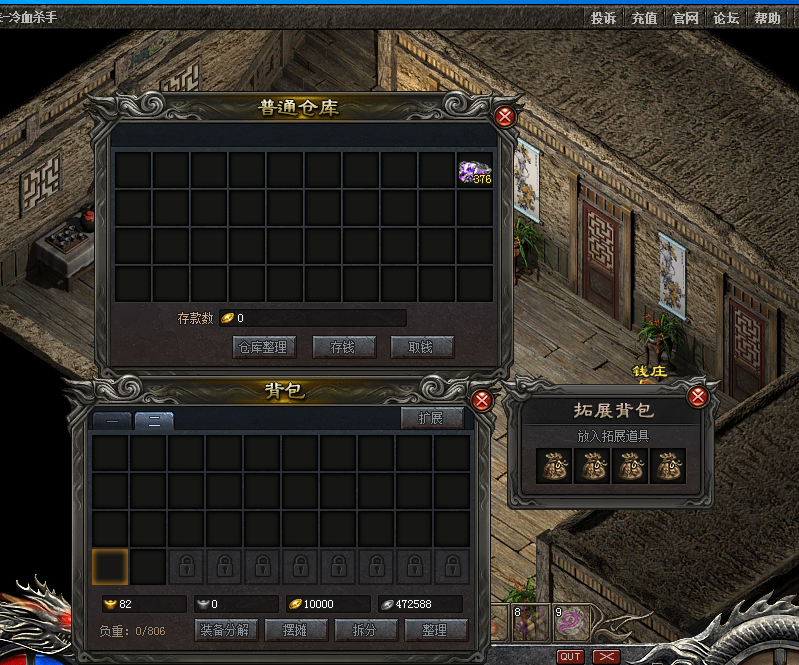Image resolution: width=799 pixels, height=665 pixels.
Task: Select the purple item stack in warehouse
Action: [x=474, y=171]
